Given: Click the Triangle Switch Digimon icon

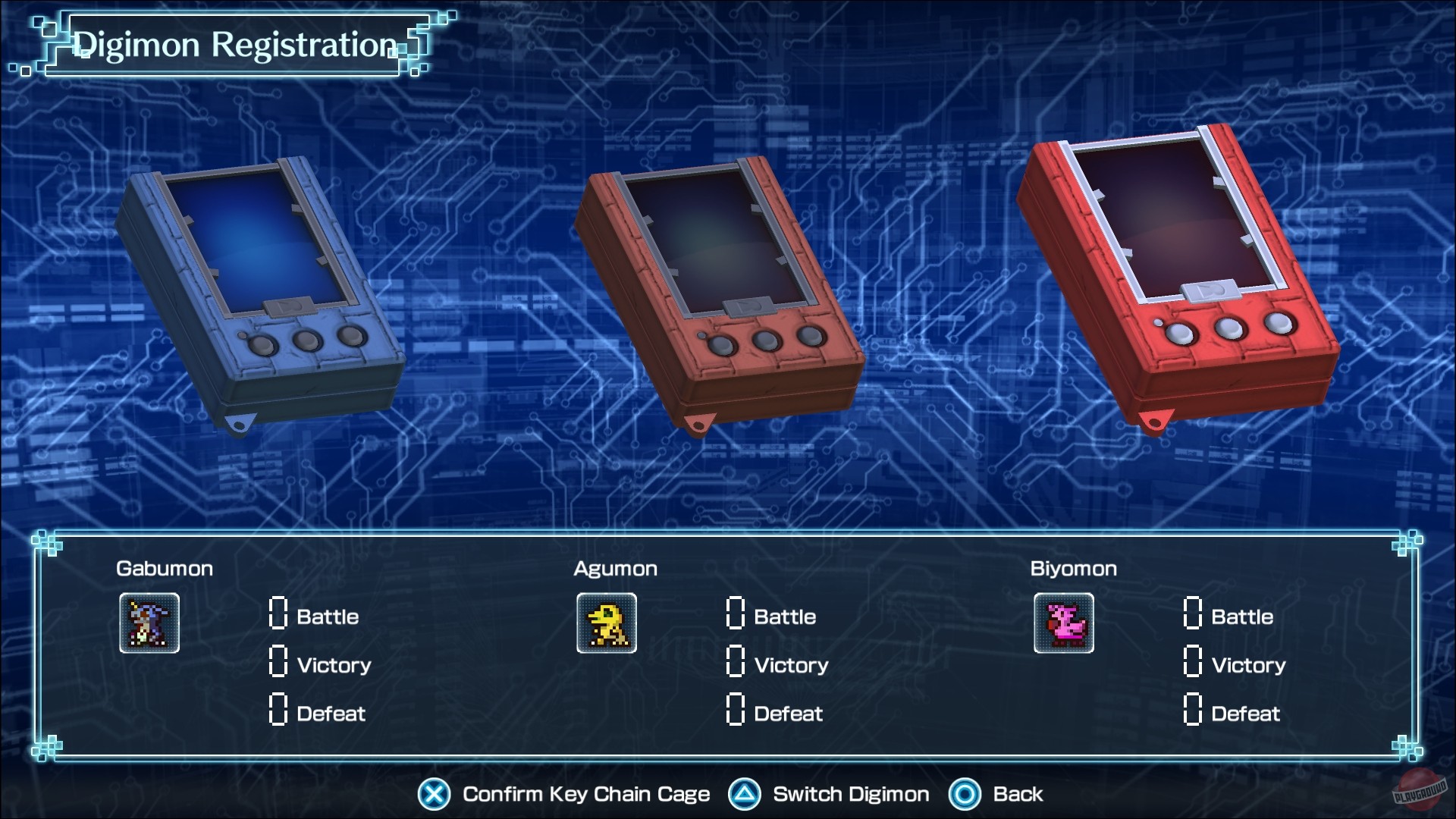Looking at the screenshot, I should click(747, 794).
